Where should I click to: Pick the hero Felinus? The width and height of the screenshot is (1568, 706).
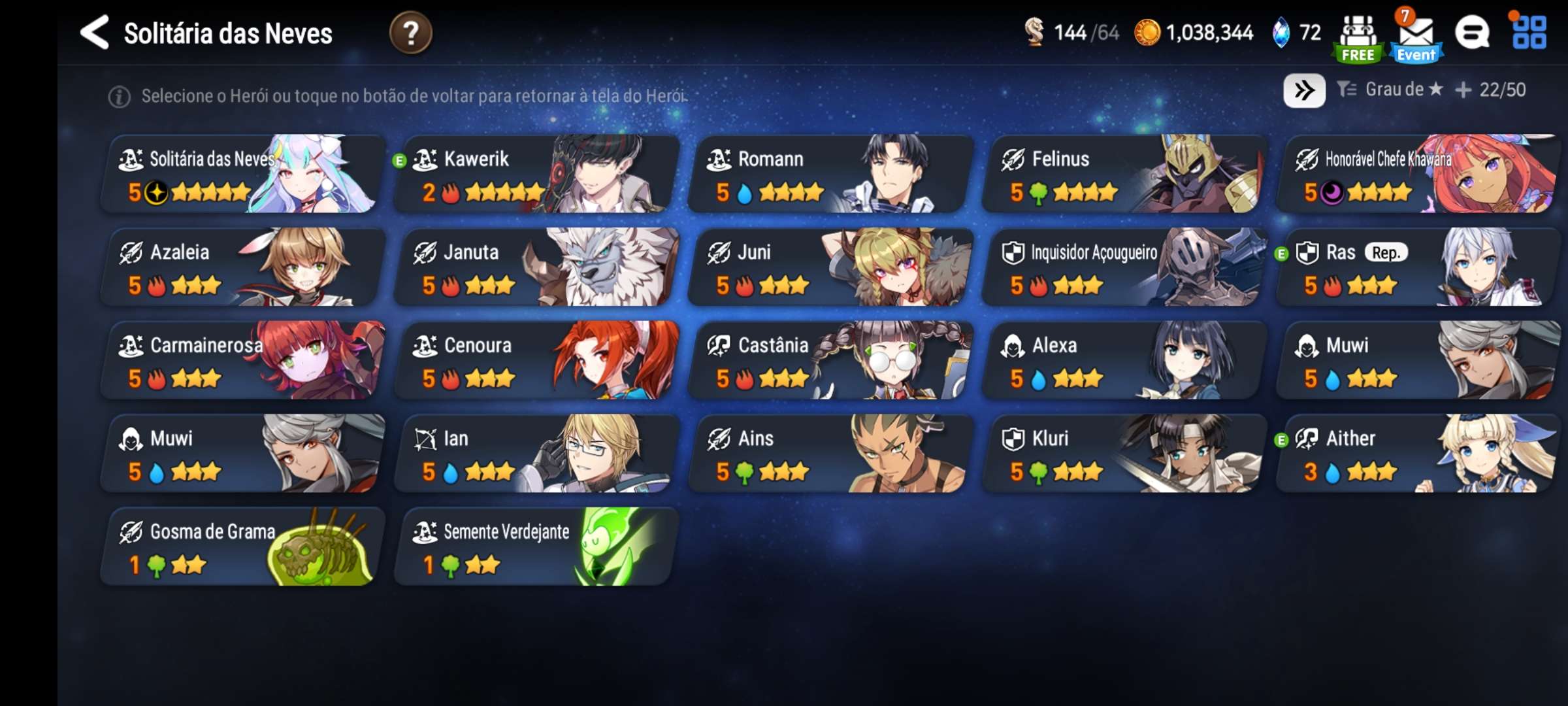(1124, 174)
